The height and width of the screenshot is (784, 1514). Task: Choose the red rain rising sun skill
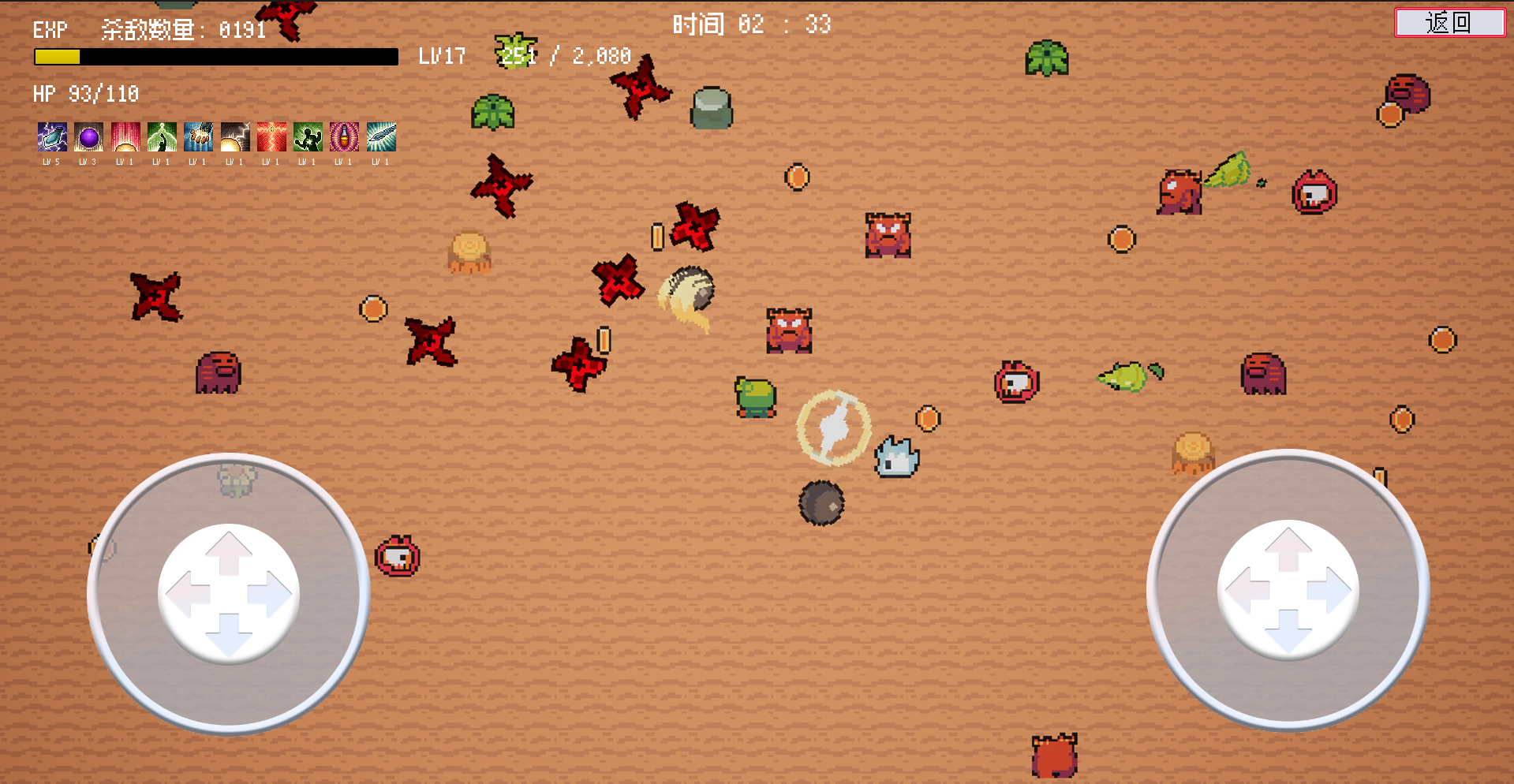tap(125, 137)
